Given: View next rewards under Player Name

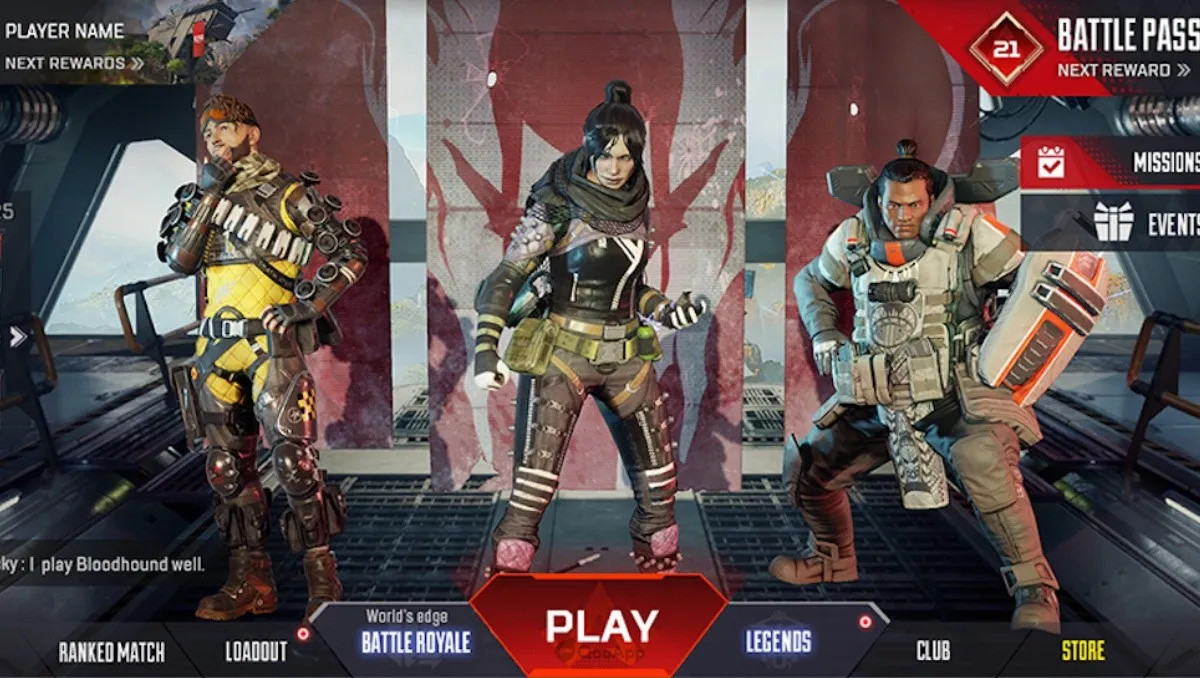Looking at the screenshot, I should (74, 63).
